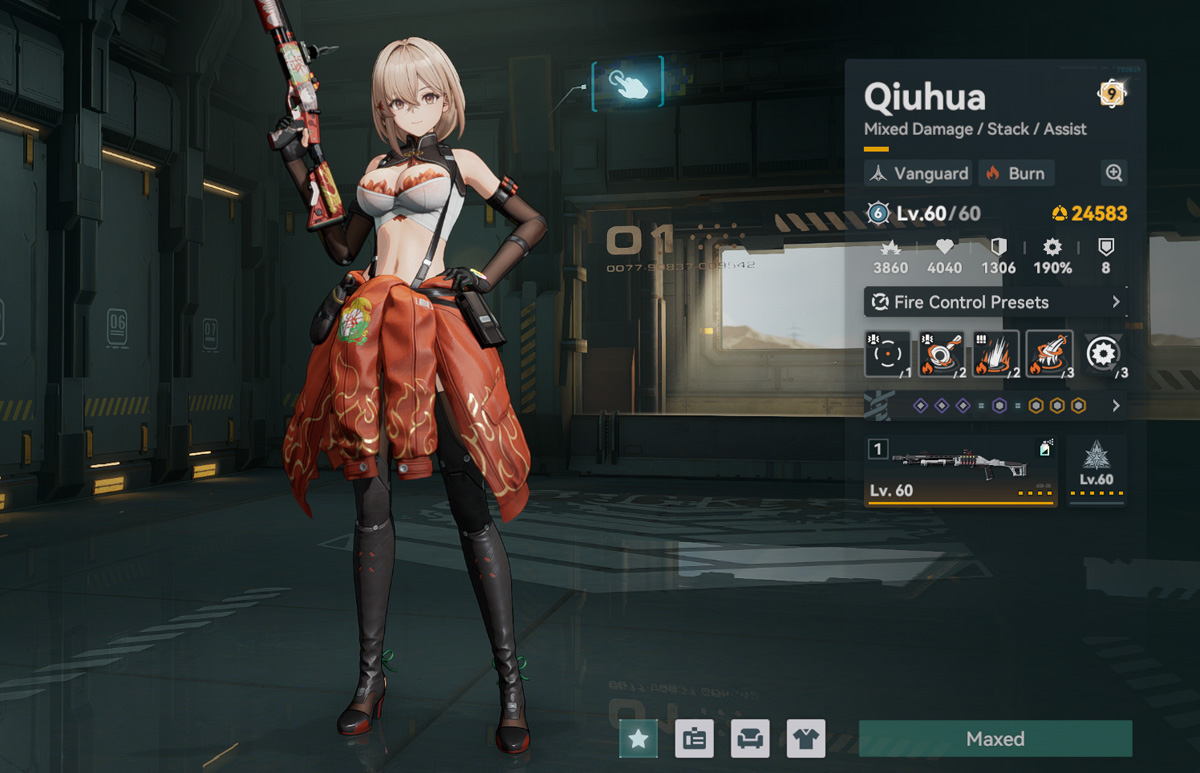Open the equipped shotgun weapon slot
Screen dimensions: 1200x773
click(x=960, y=470)
